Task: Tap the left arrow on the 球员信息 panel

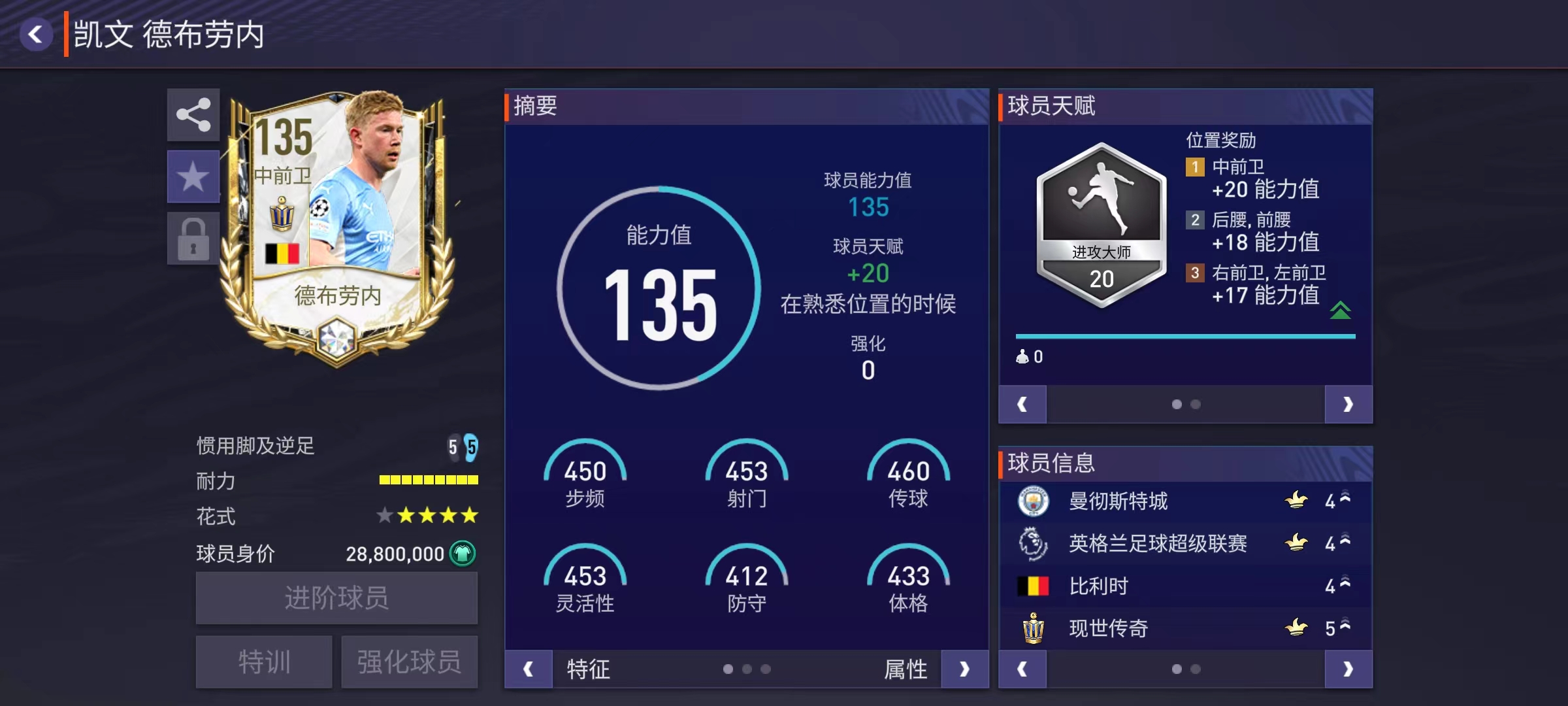Action: pyautogui.click(x=1022, y=669)
